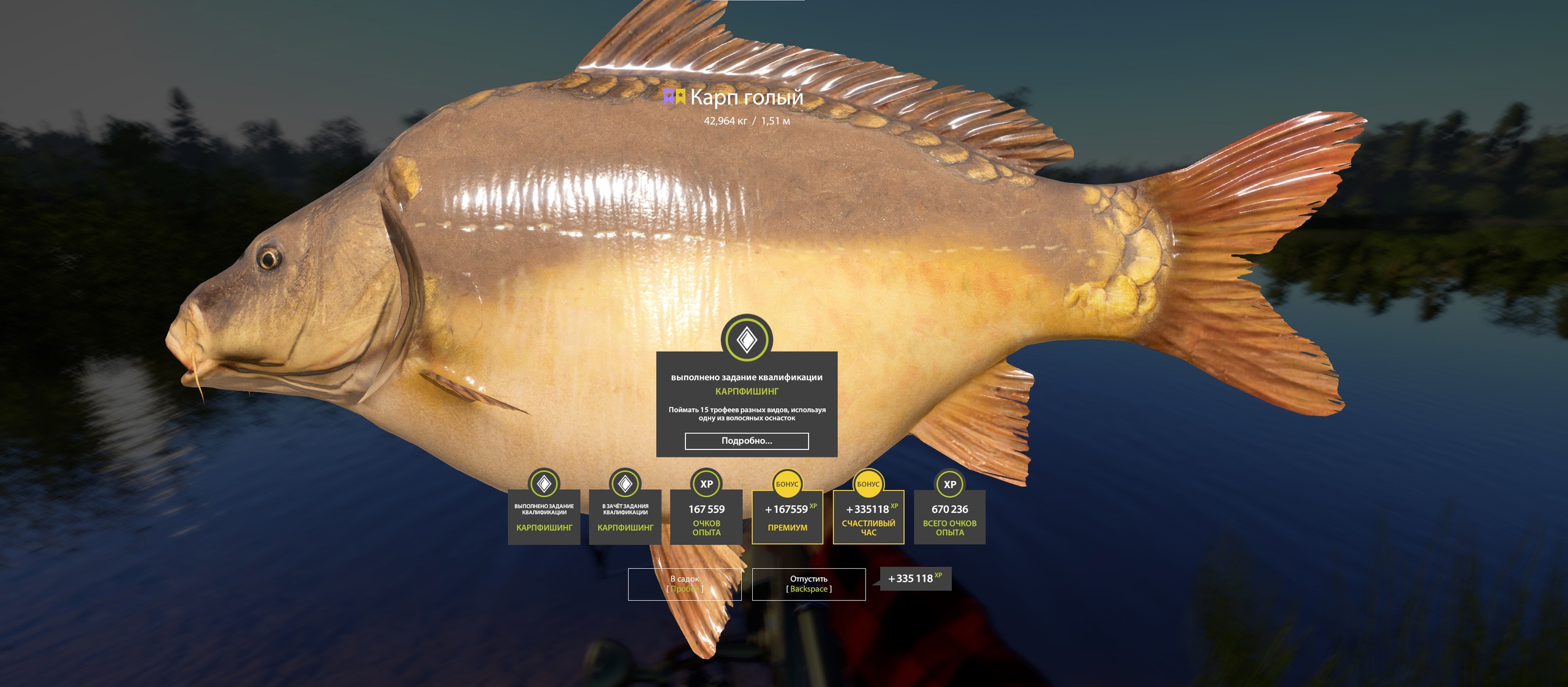1568x687 pixels.
Task: Release the fish with the Отпустить button
Action: pyautogui.click(x=809, y=584)
